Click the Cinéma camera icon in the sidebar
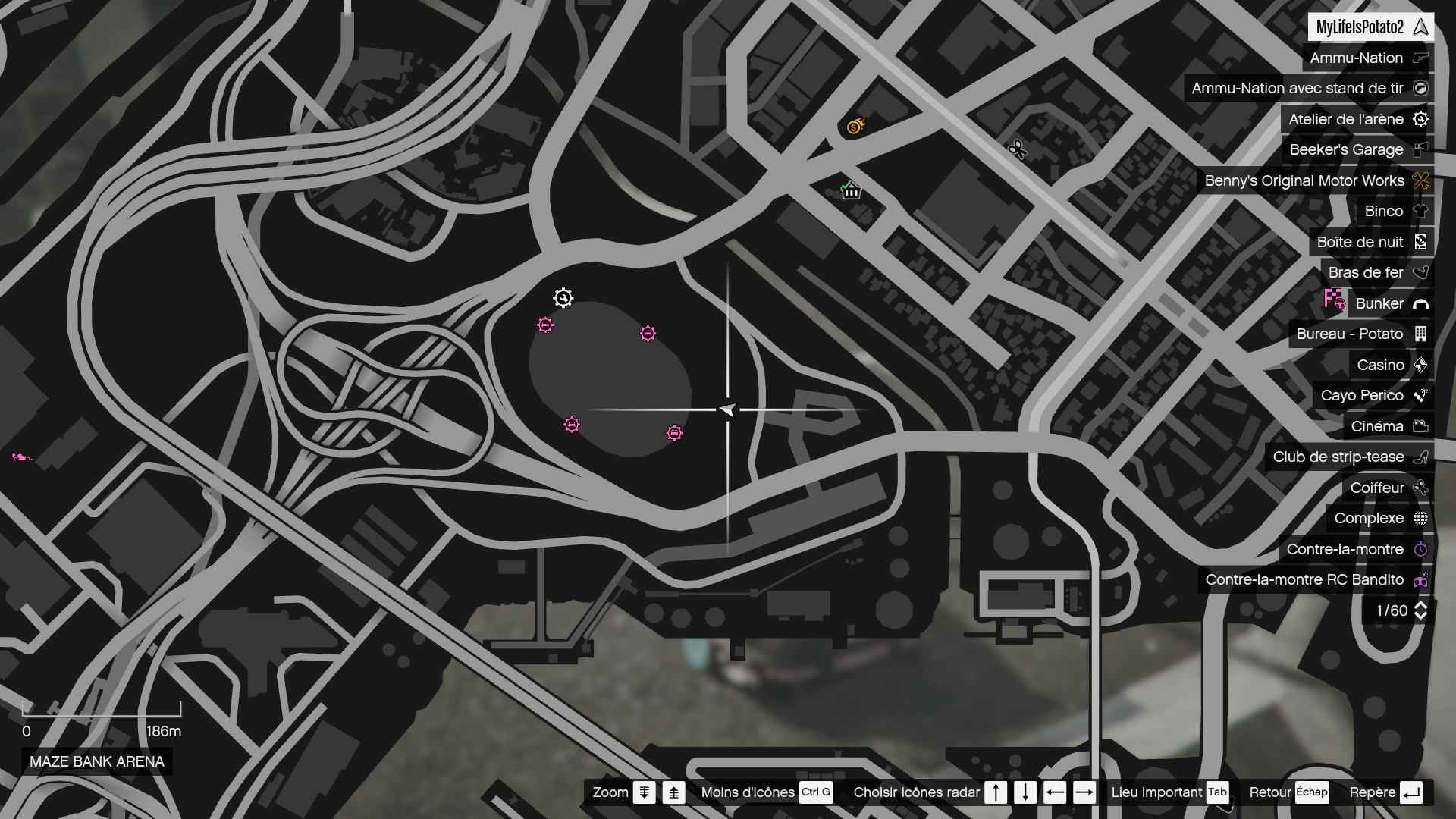Screen dimensions: 1456x819 pyautogui.click(x=1420, y=426)
